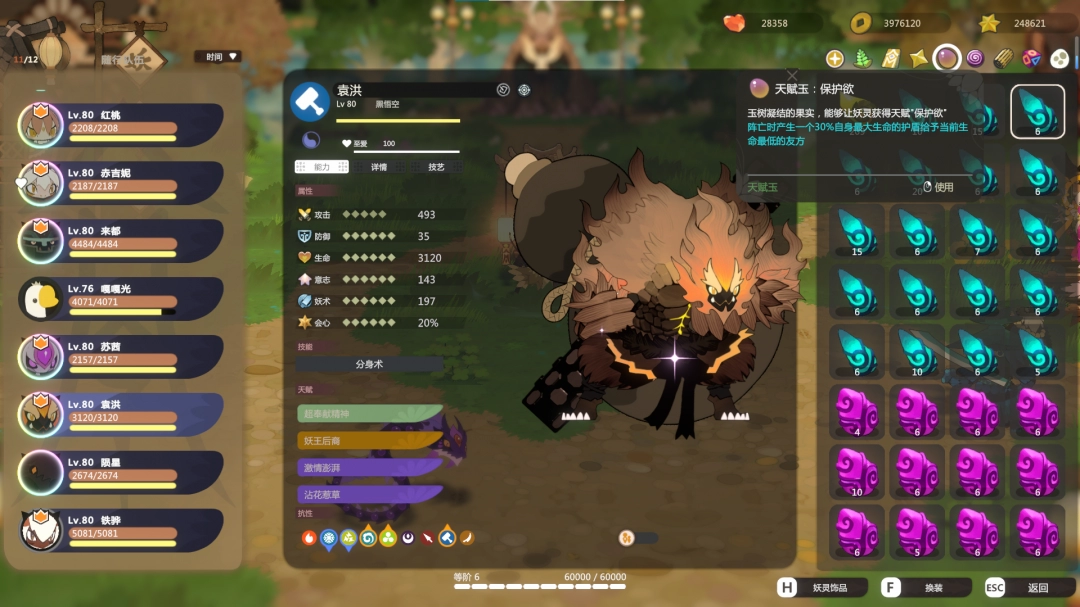Screen dimensions: 1080x607
Task: Switch to the 技艺 tab
Action: point(436,167)
